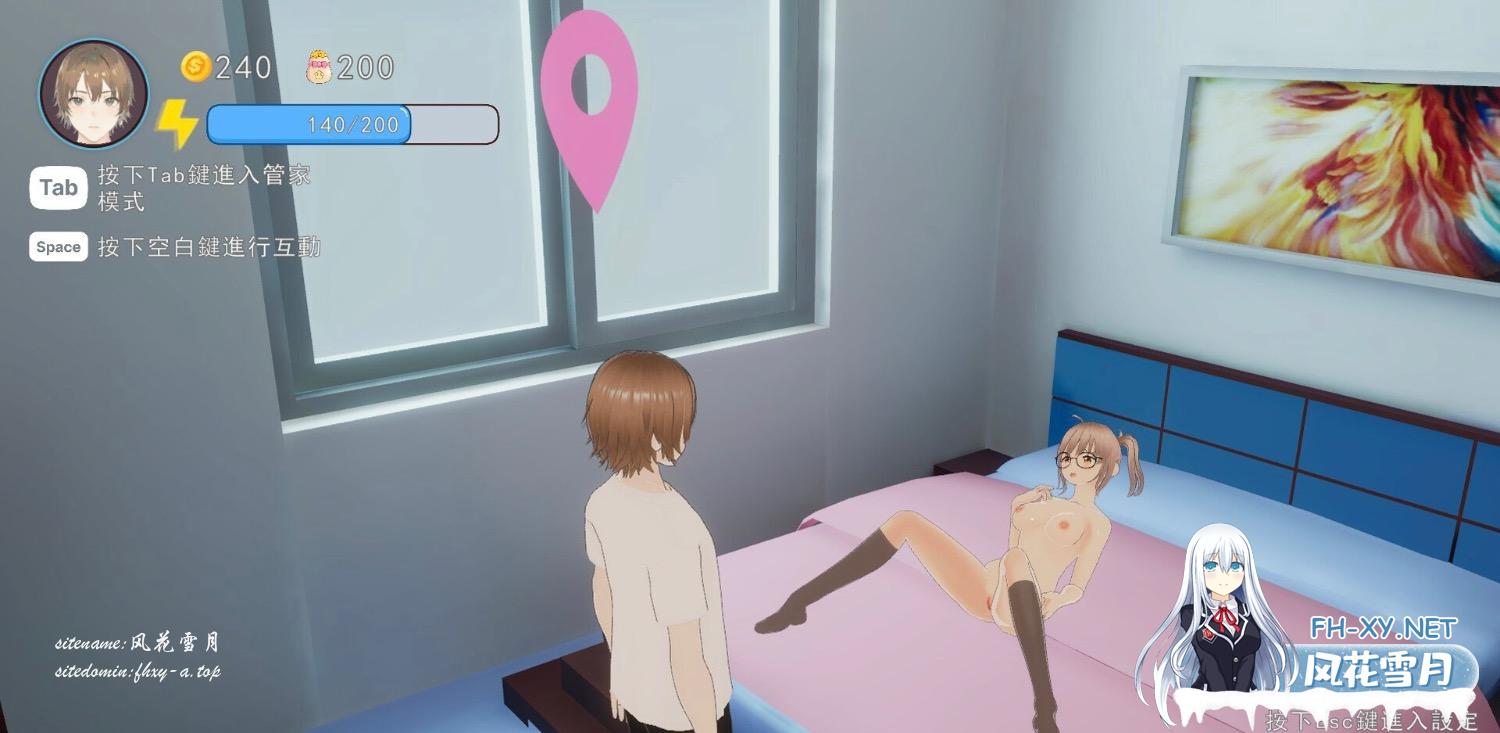Click the piggy bank currency icon

pos(318,67)
